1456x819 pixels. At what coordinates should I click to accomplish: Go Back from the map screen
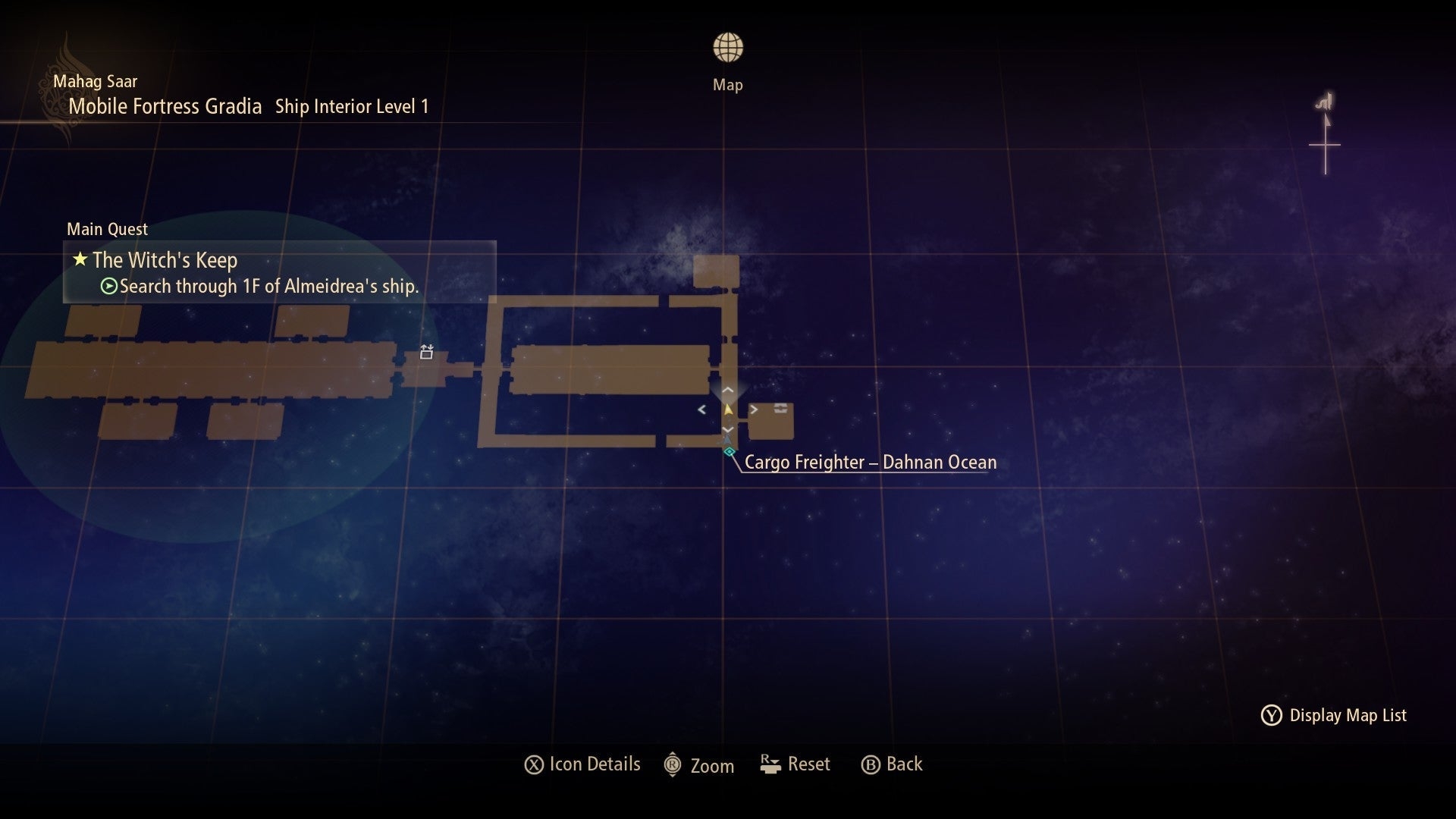(x=892, y=764)
